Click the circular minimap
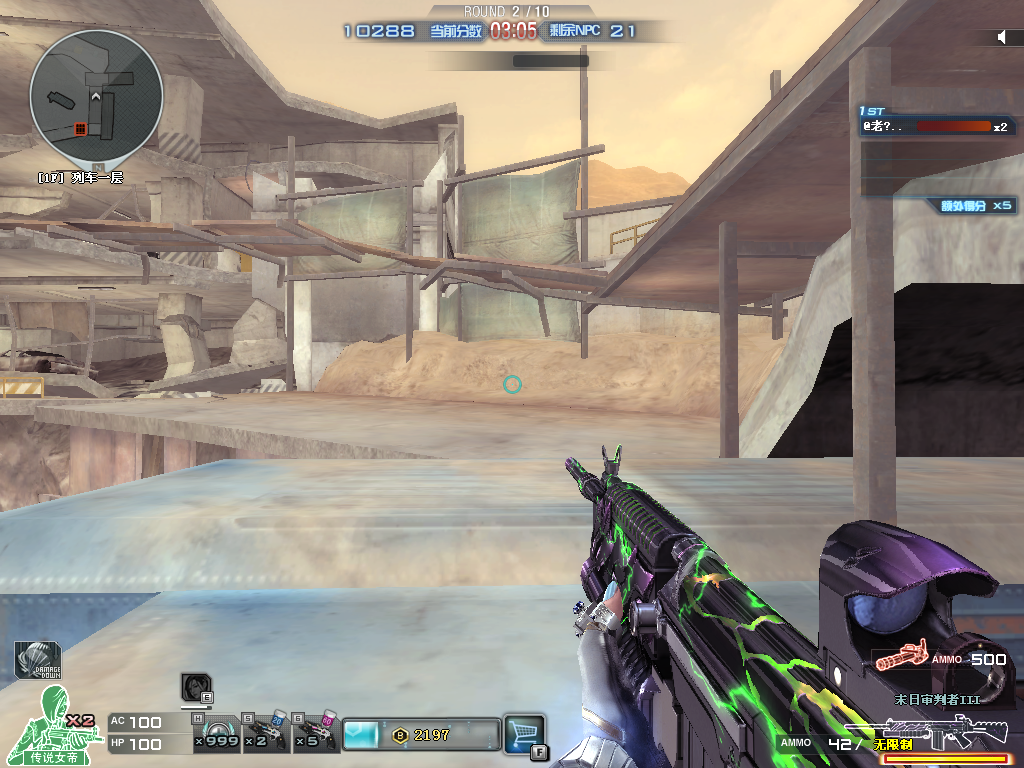 (96, 97)
